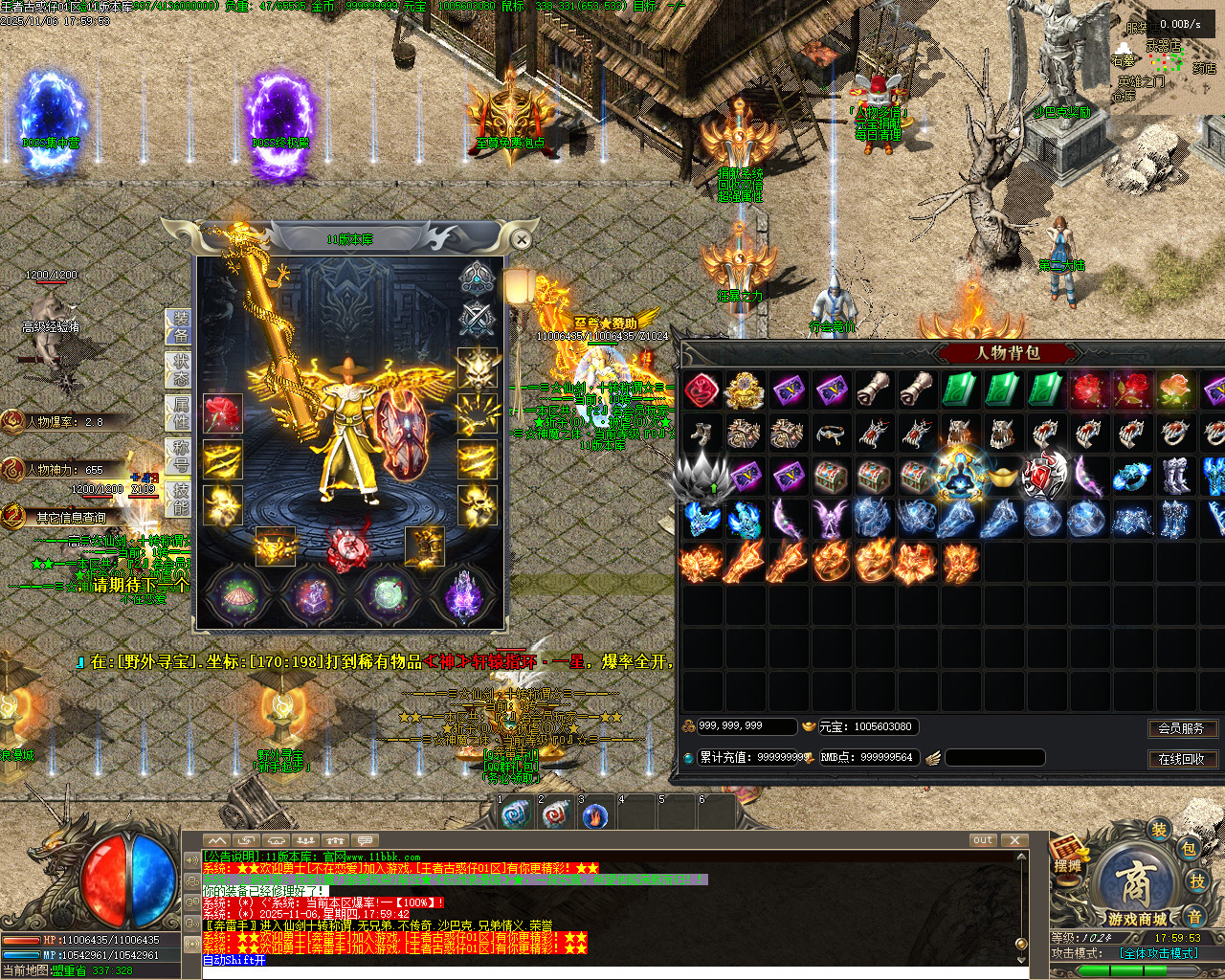Click the 装 equipment round button
The width and height of the screenshot is (1225, 980).
pyautogui.click(x=1159, y=829)
